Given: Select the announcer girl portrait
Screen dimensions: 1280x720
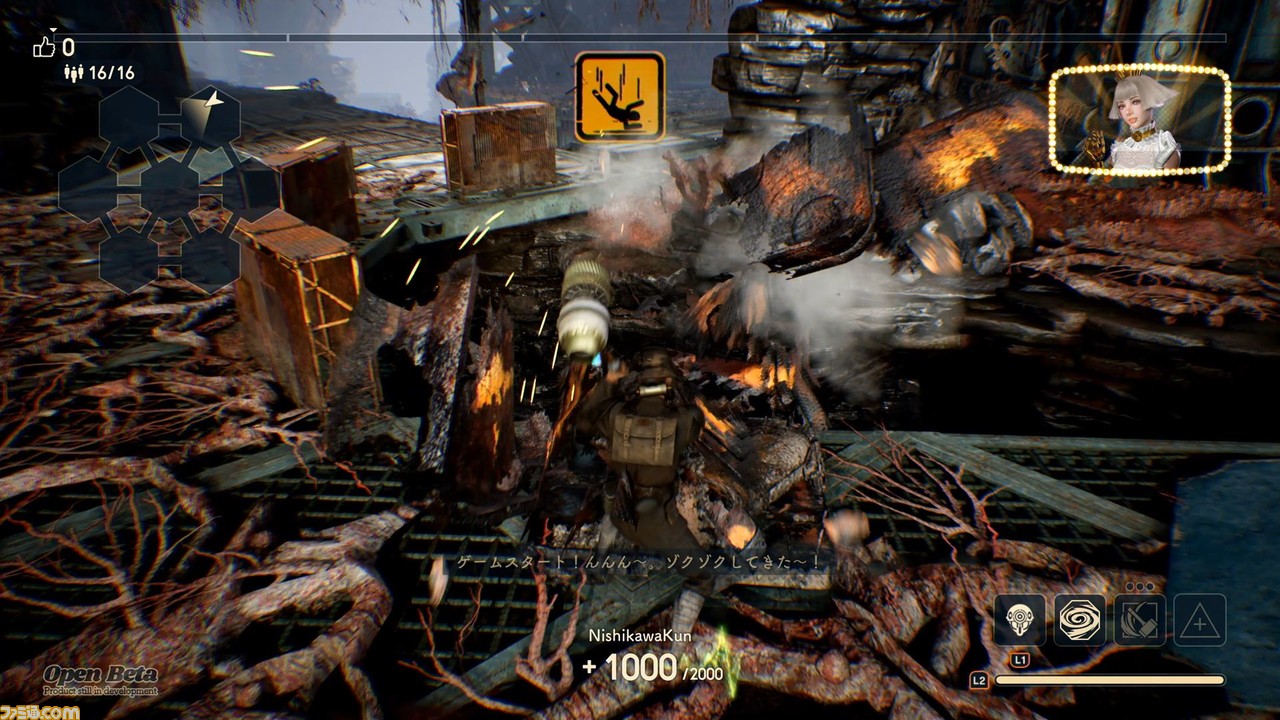Looking at the screenshot, I should coord(1139,120).
